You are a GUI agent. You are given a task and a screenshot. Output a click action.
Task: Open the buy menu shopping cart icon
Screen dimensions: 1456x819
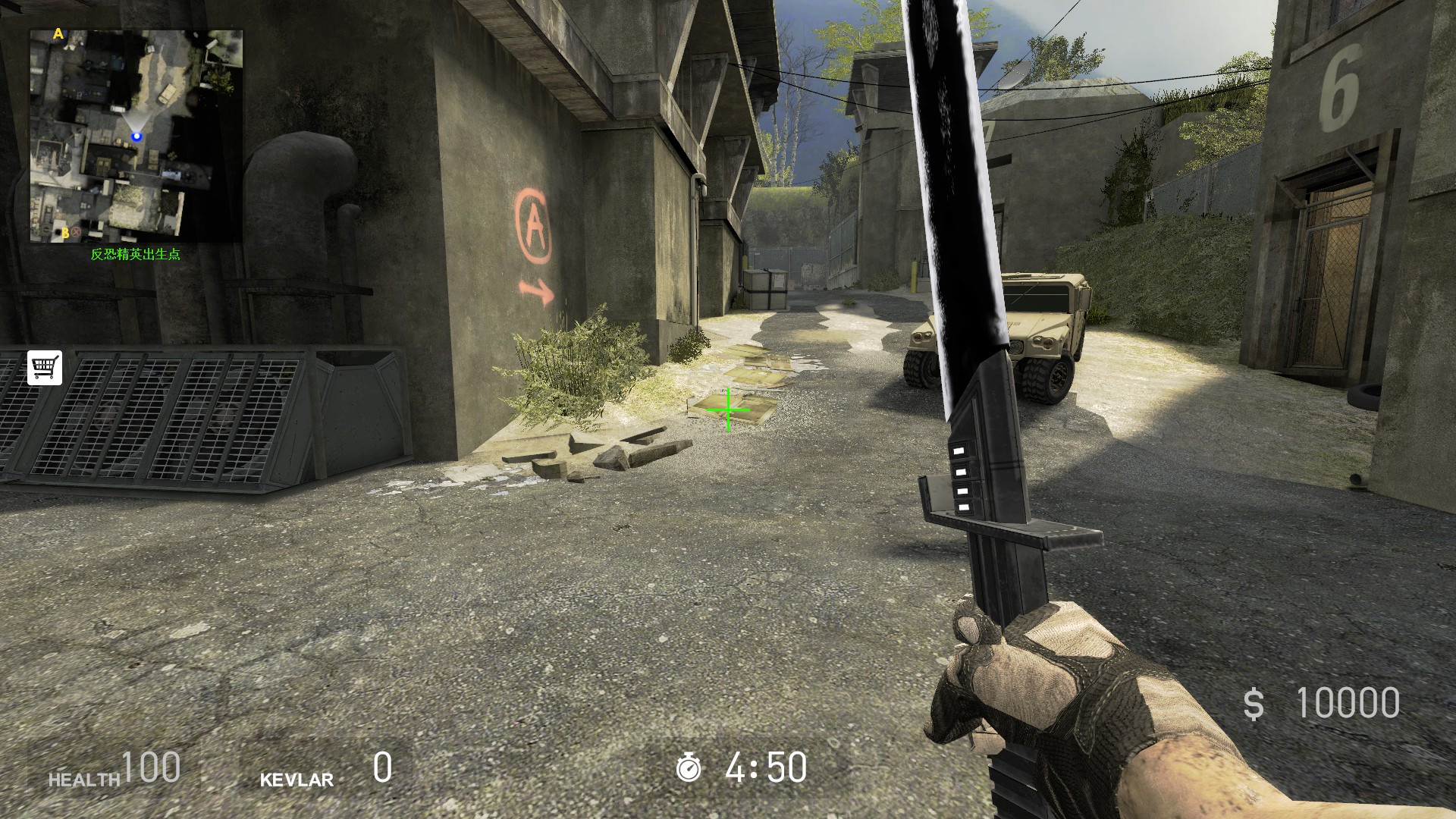45,367
